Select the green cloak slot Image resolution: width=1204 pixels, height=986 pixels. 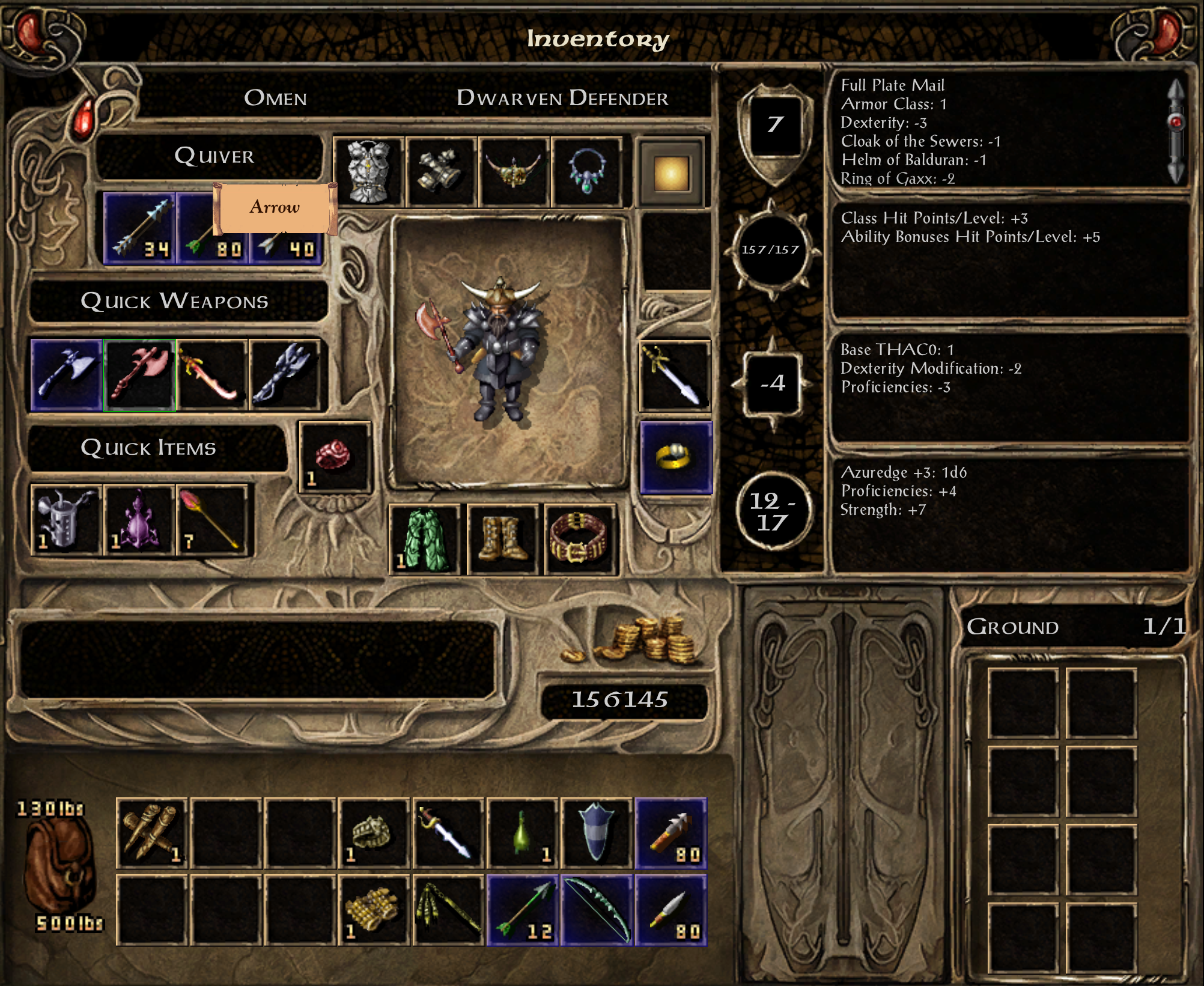[425, 540]
